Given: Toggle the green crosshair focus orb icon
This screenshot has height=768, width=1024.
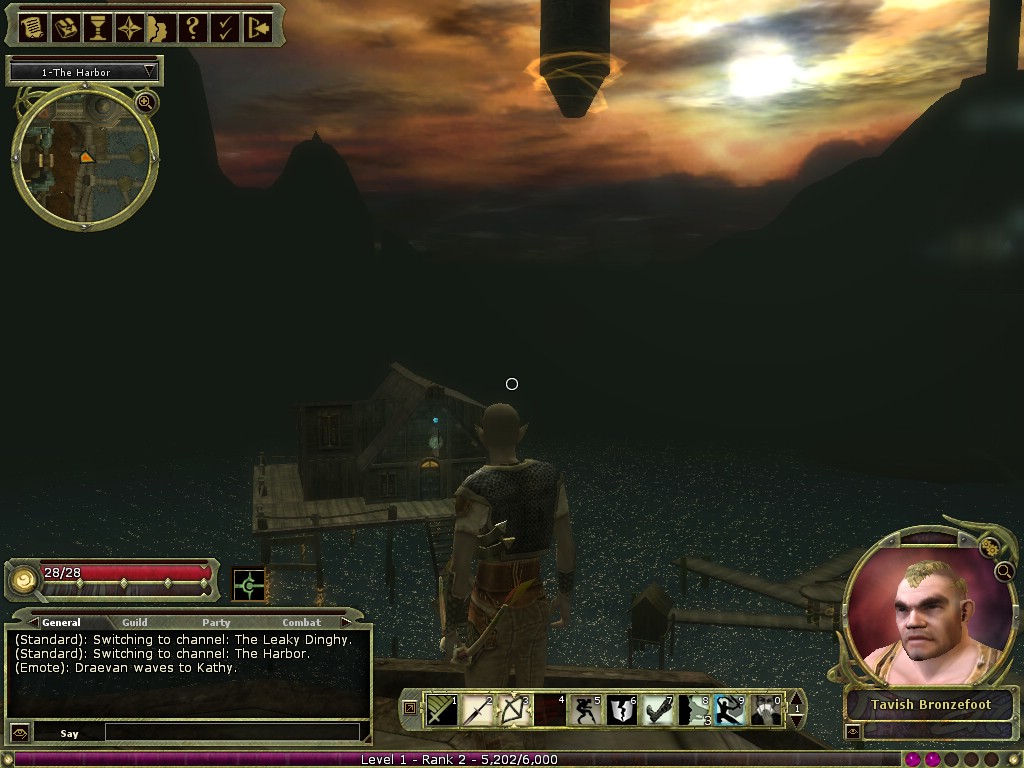Looking at the screenshot, I should click(248, 585).
